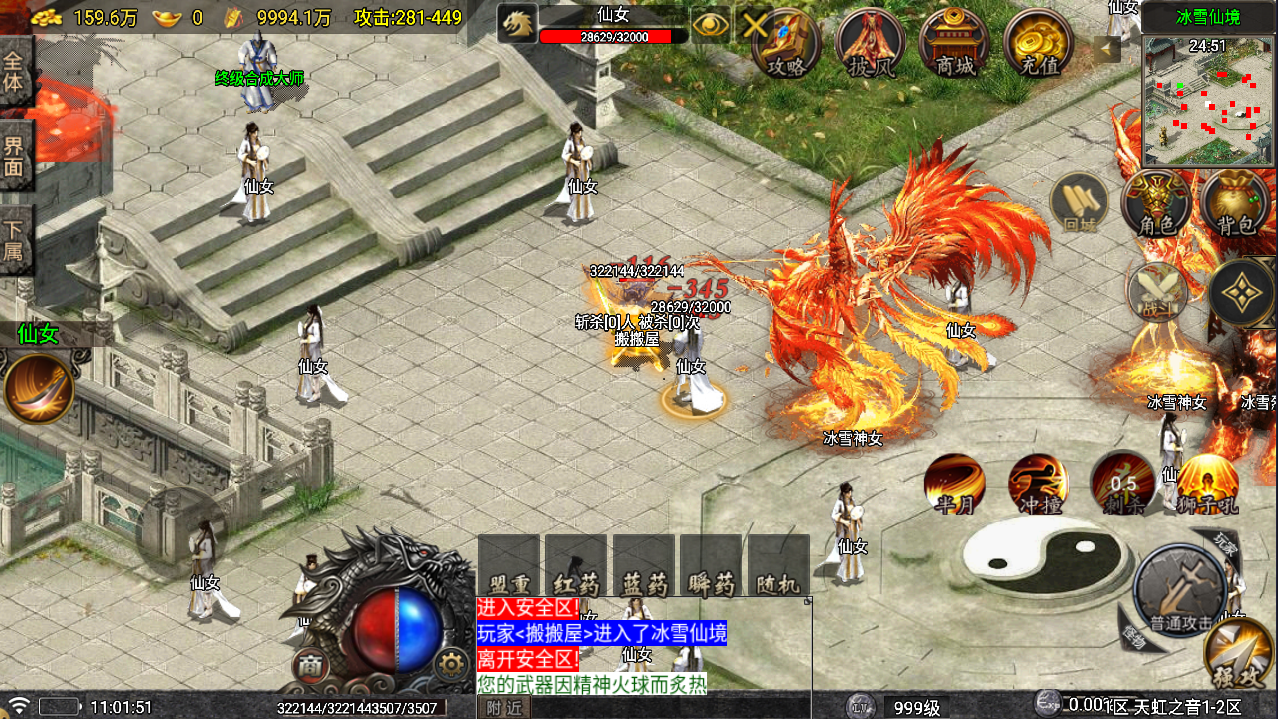Switch to the 附近 nearby chat channel
1278x719 pixels.
[x=505, y=707]
